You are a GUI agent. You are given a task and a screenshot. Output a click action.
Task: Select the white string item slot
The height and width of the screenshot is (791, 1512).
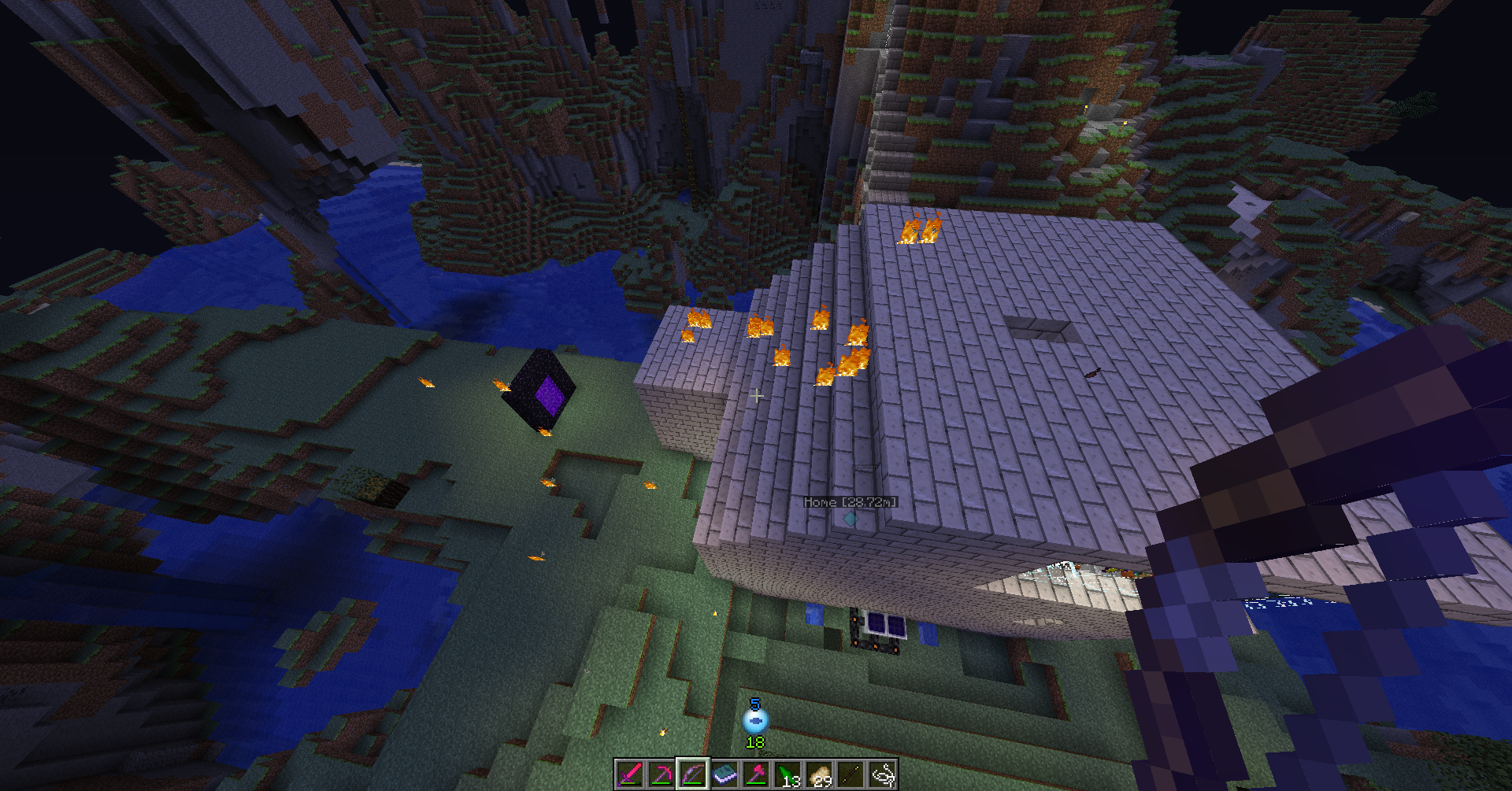click(x=882, y=774)
